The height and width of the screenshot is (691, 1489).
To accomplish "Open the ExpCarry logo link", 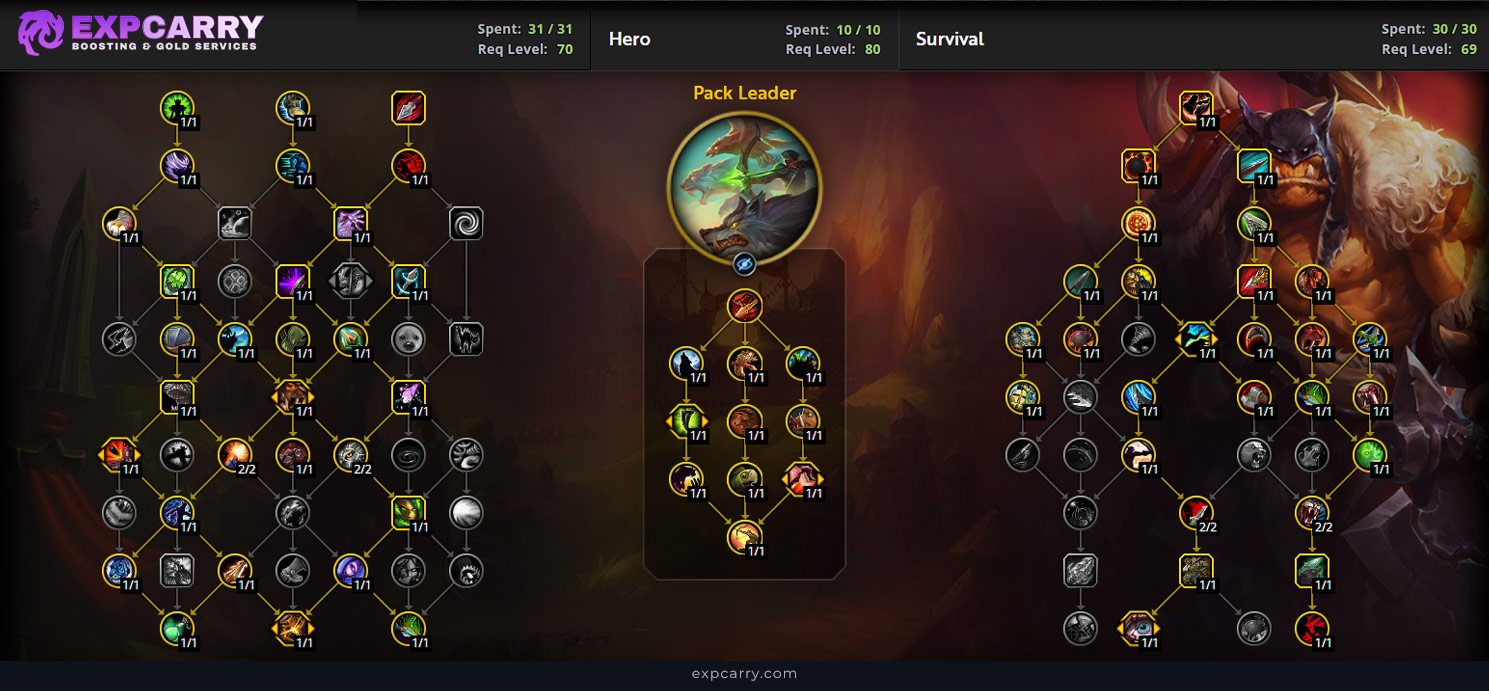I will [140, 33].
